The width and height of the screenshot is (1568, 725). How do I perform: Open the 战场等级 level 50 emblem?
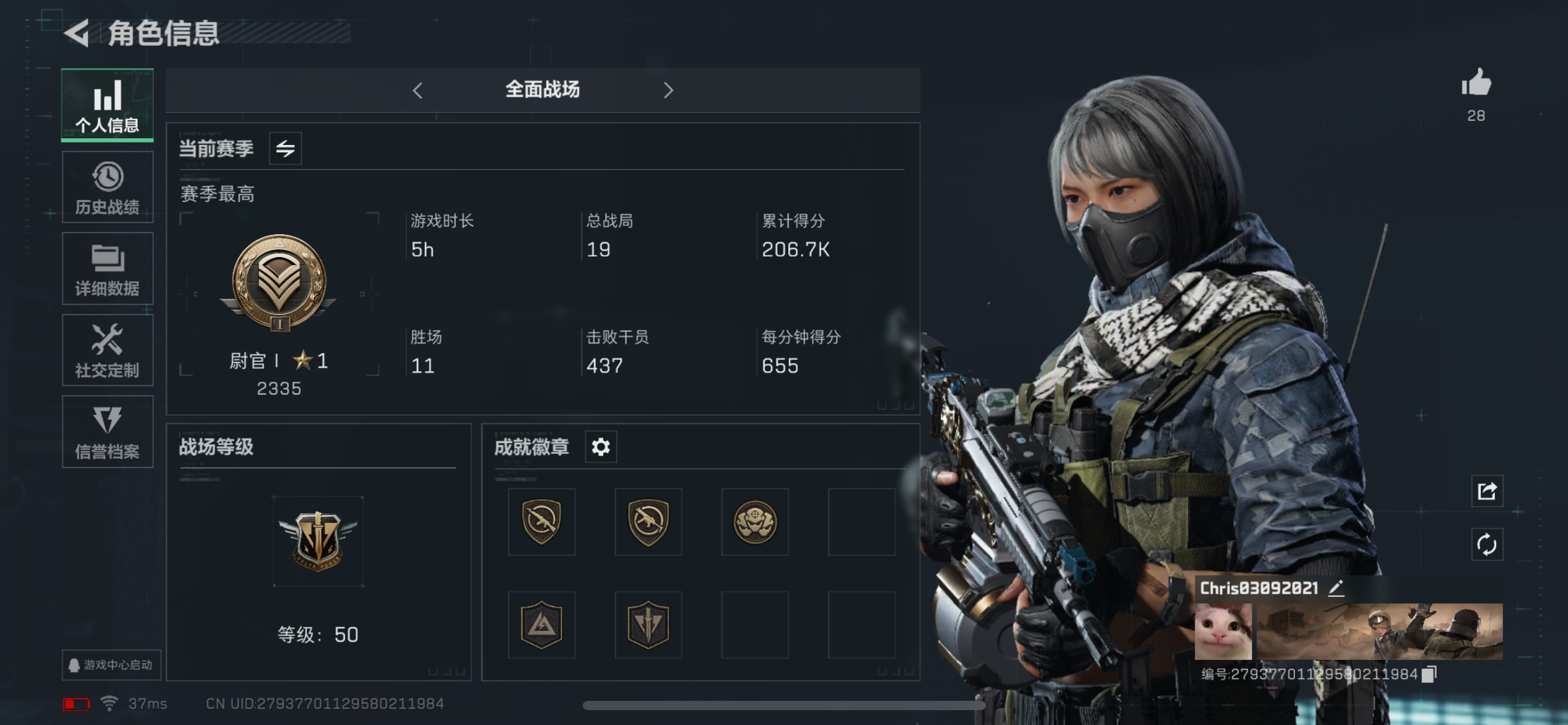[318, 541]
